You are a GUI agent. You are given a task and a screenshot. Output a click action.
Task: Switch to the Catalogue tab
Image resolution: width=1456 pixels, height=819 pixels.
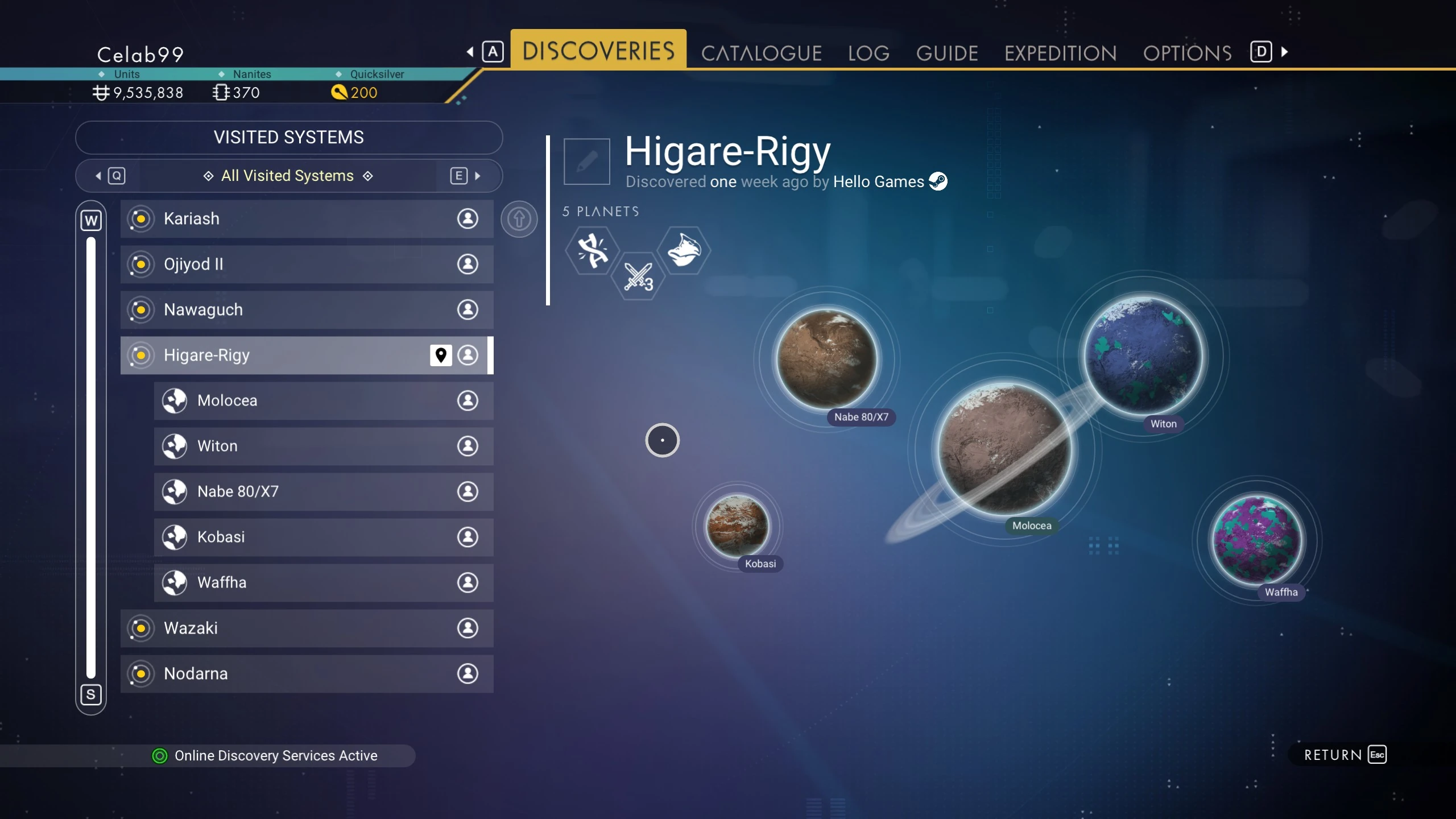pos(761,53)
